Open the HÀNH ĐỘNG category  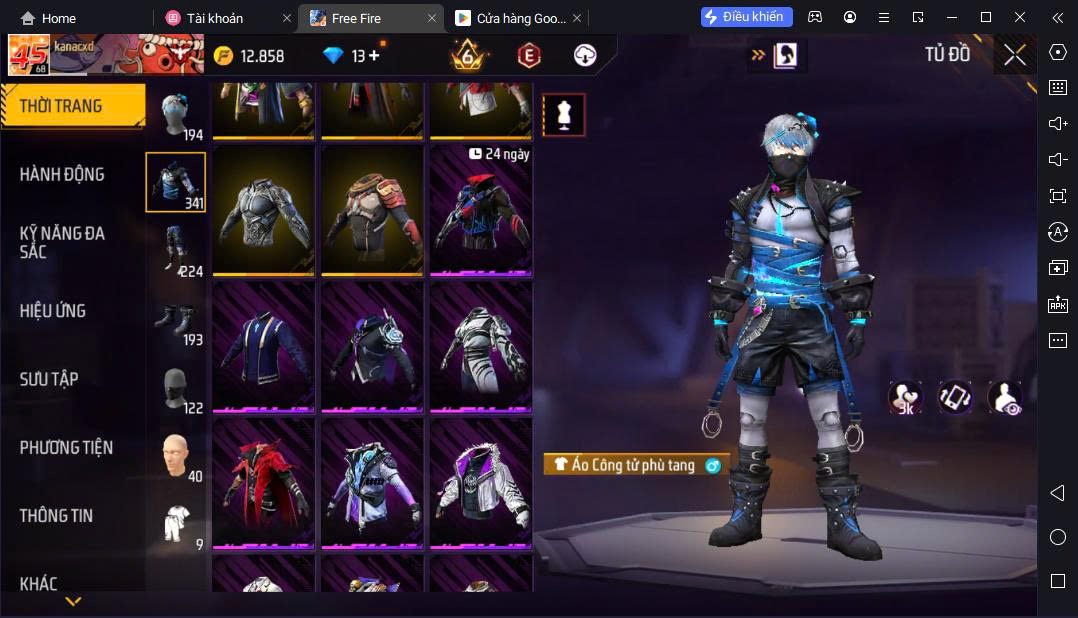click(62, 174)
